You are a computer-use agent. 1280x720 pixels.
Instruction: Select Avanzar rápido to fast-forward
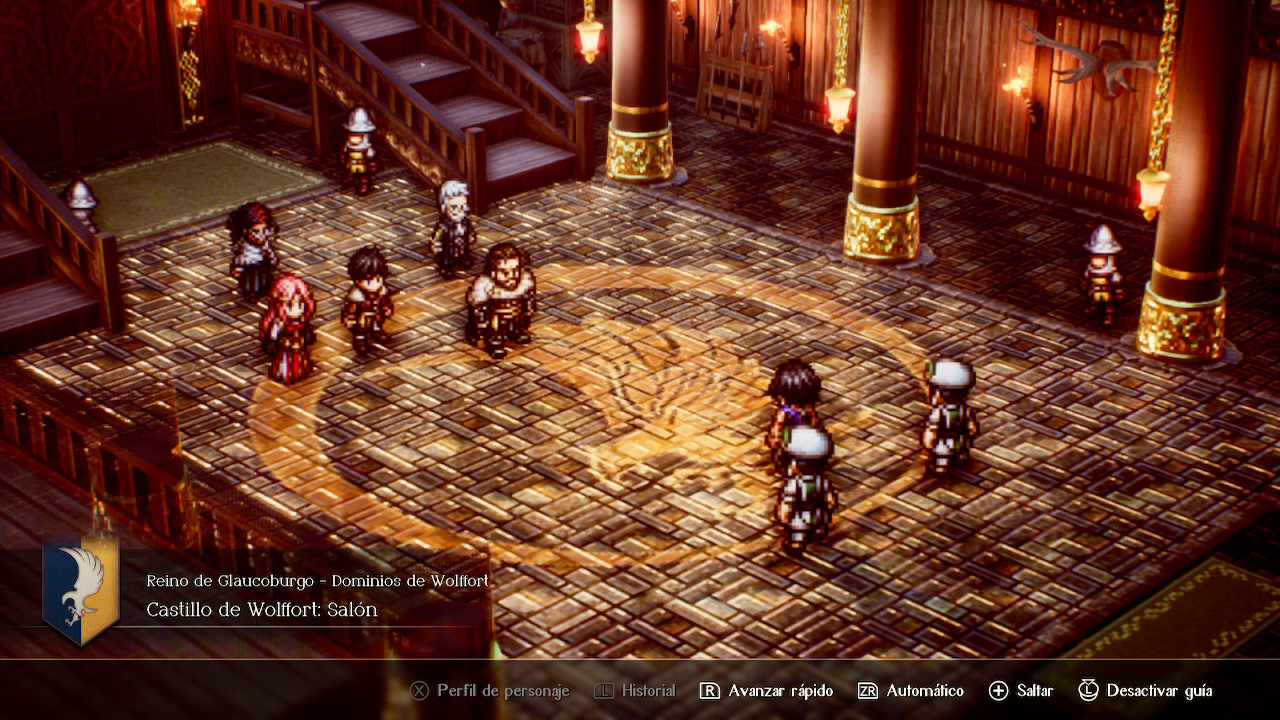coord(766,691)
